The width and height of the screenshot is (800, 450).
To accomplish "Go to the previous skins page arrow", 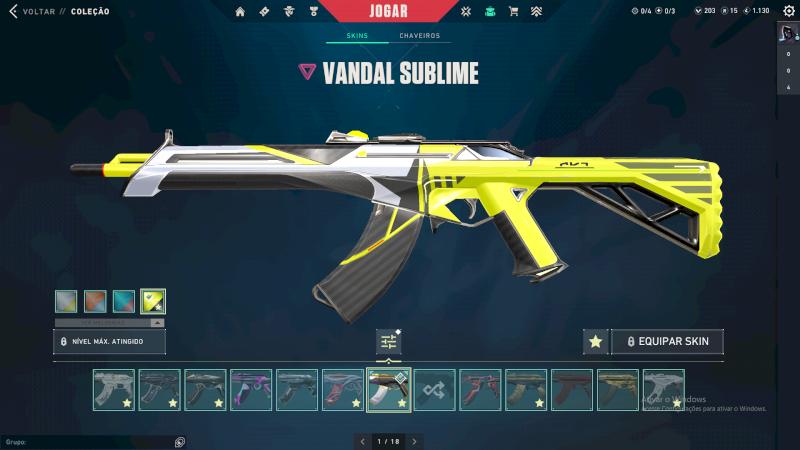I will (362, 441).
